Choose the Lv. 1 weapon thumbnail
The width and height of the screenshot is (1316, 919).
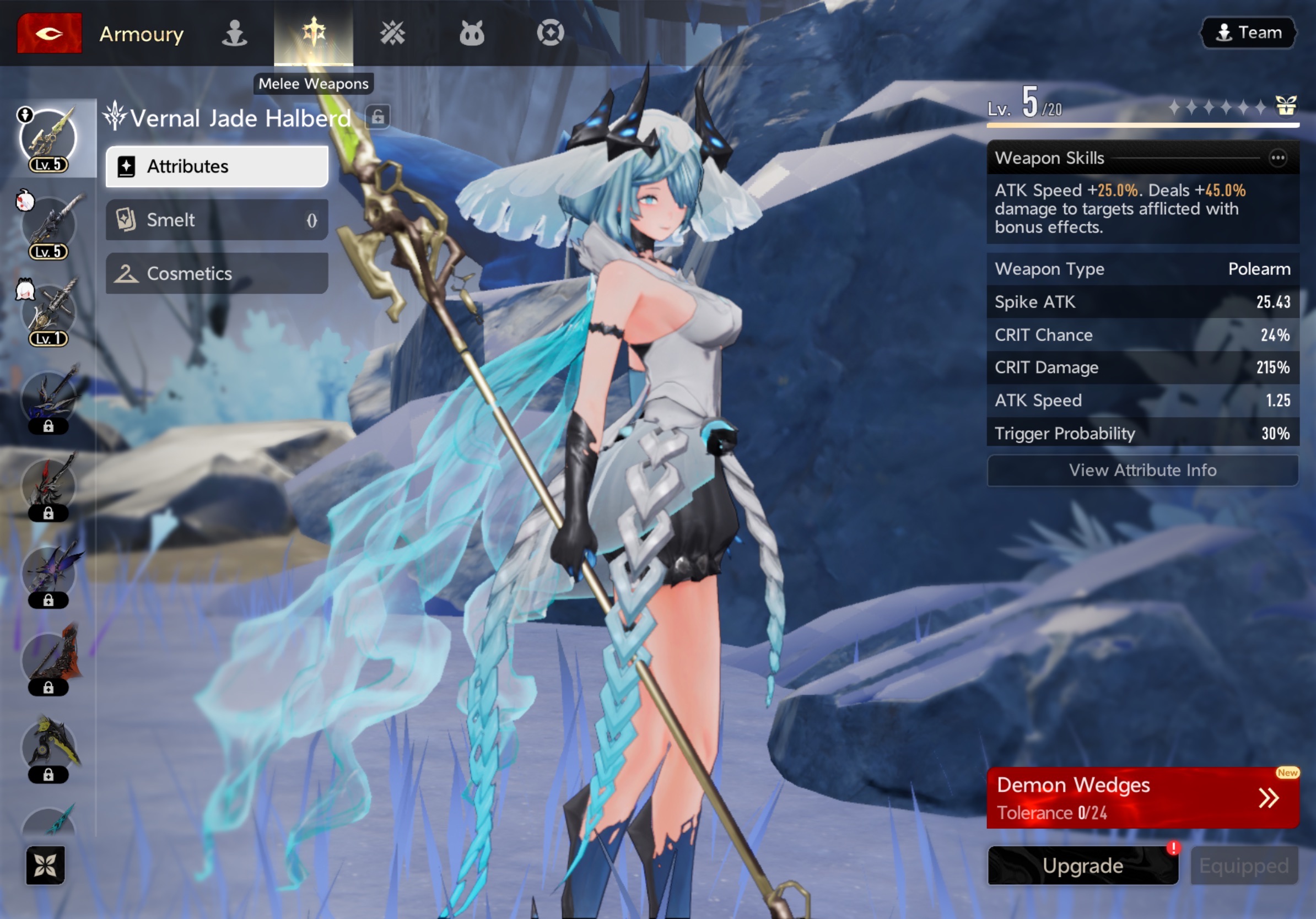pos(48,313)
